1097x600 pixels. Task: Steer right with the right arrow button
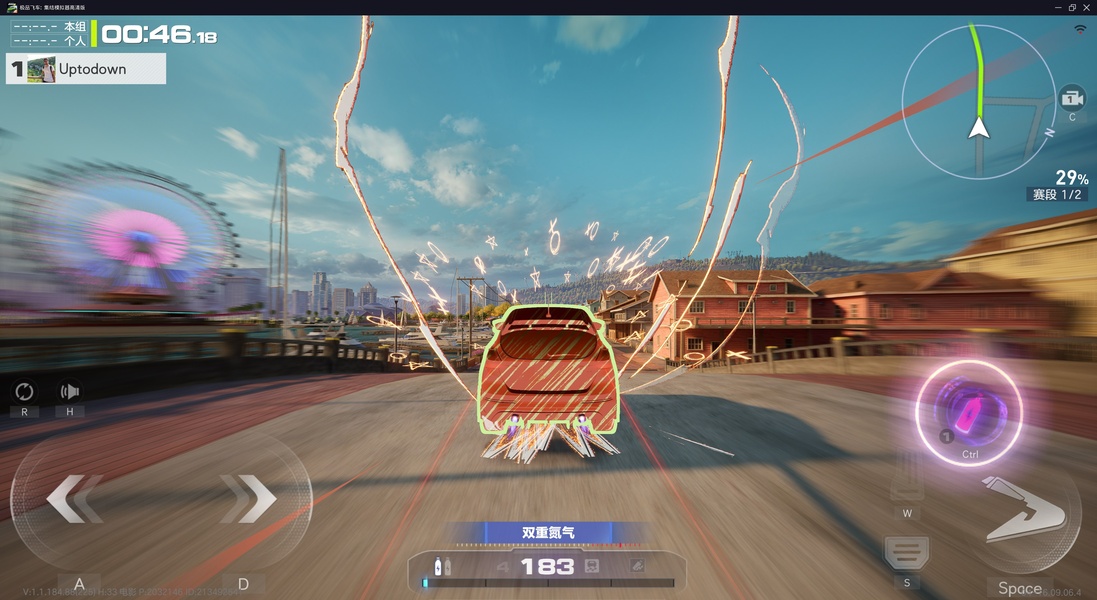248,497
